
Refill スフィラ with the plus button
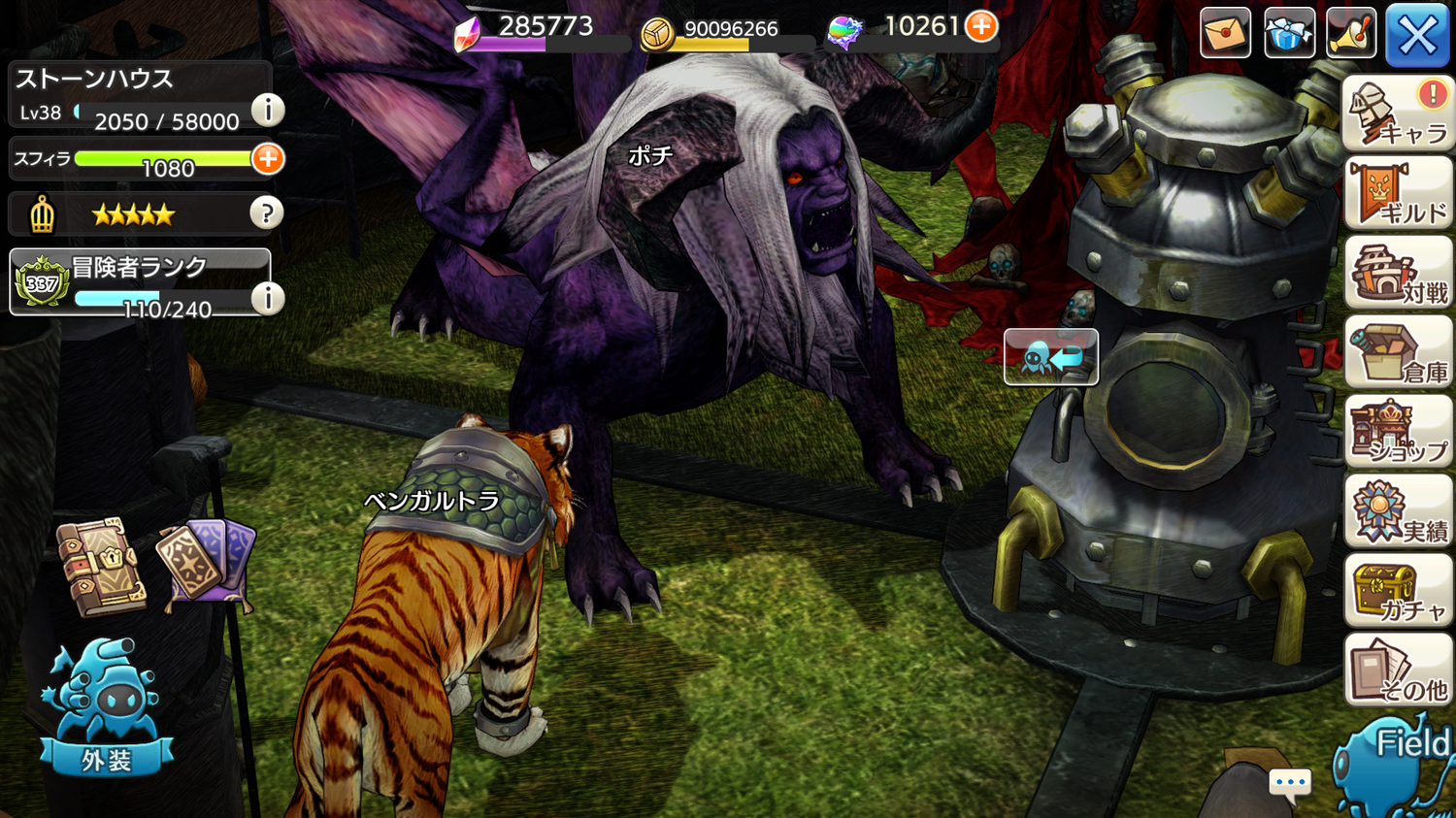268,158
